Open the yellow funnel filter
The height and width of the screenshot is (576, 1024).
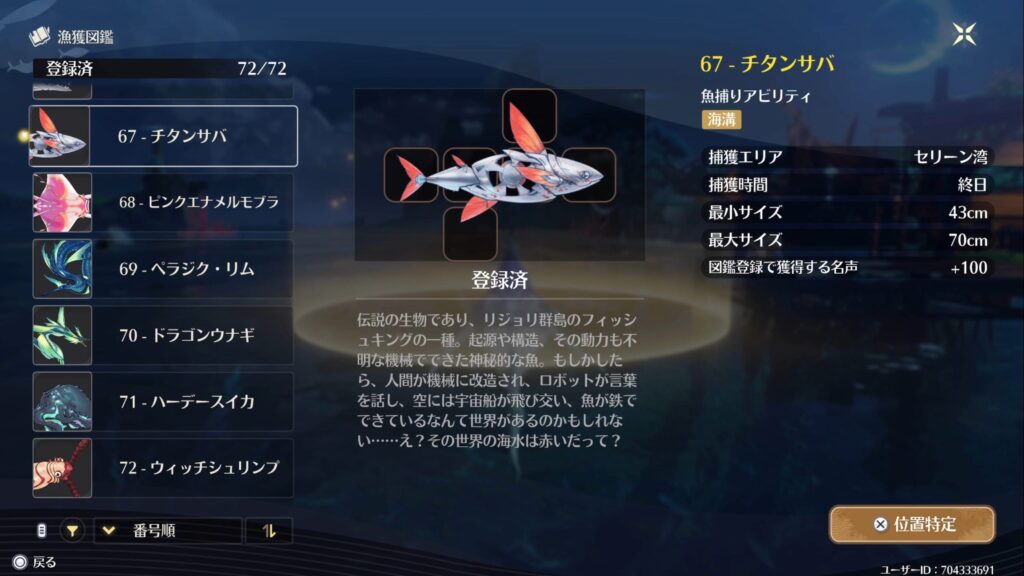72,531
